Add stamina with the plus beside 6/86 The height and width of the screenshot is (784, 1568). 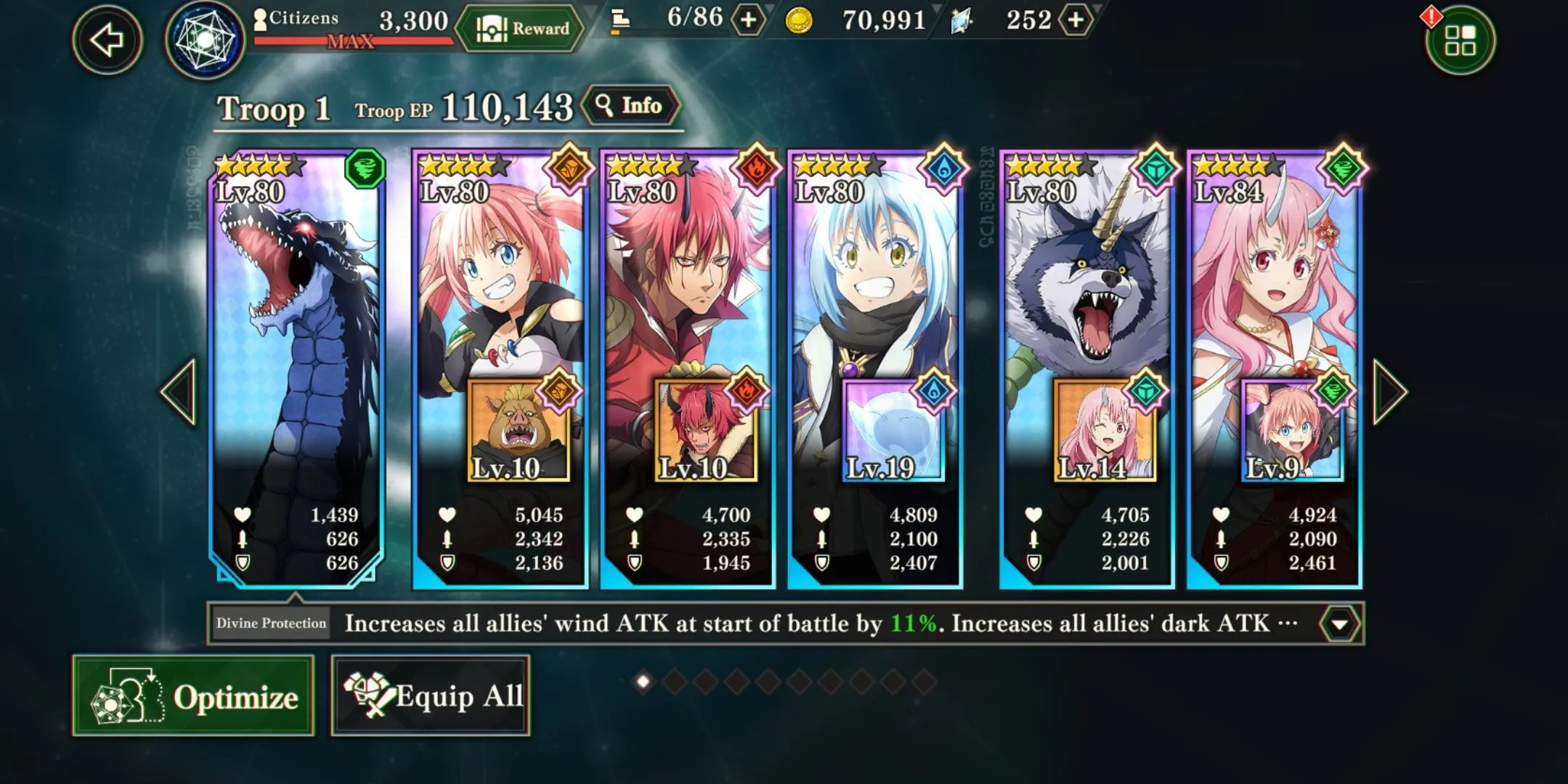(748, 20)
